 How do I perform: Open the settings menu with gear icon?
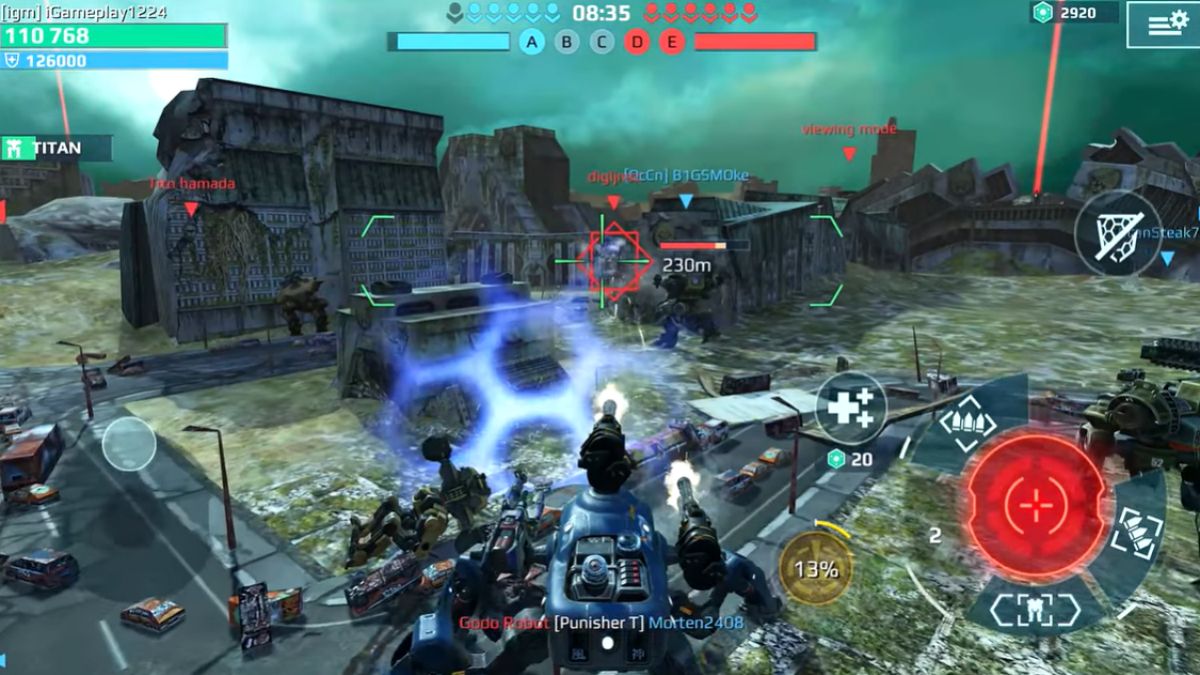(x=1162, y=24)
